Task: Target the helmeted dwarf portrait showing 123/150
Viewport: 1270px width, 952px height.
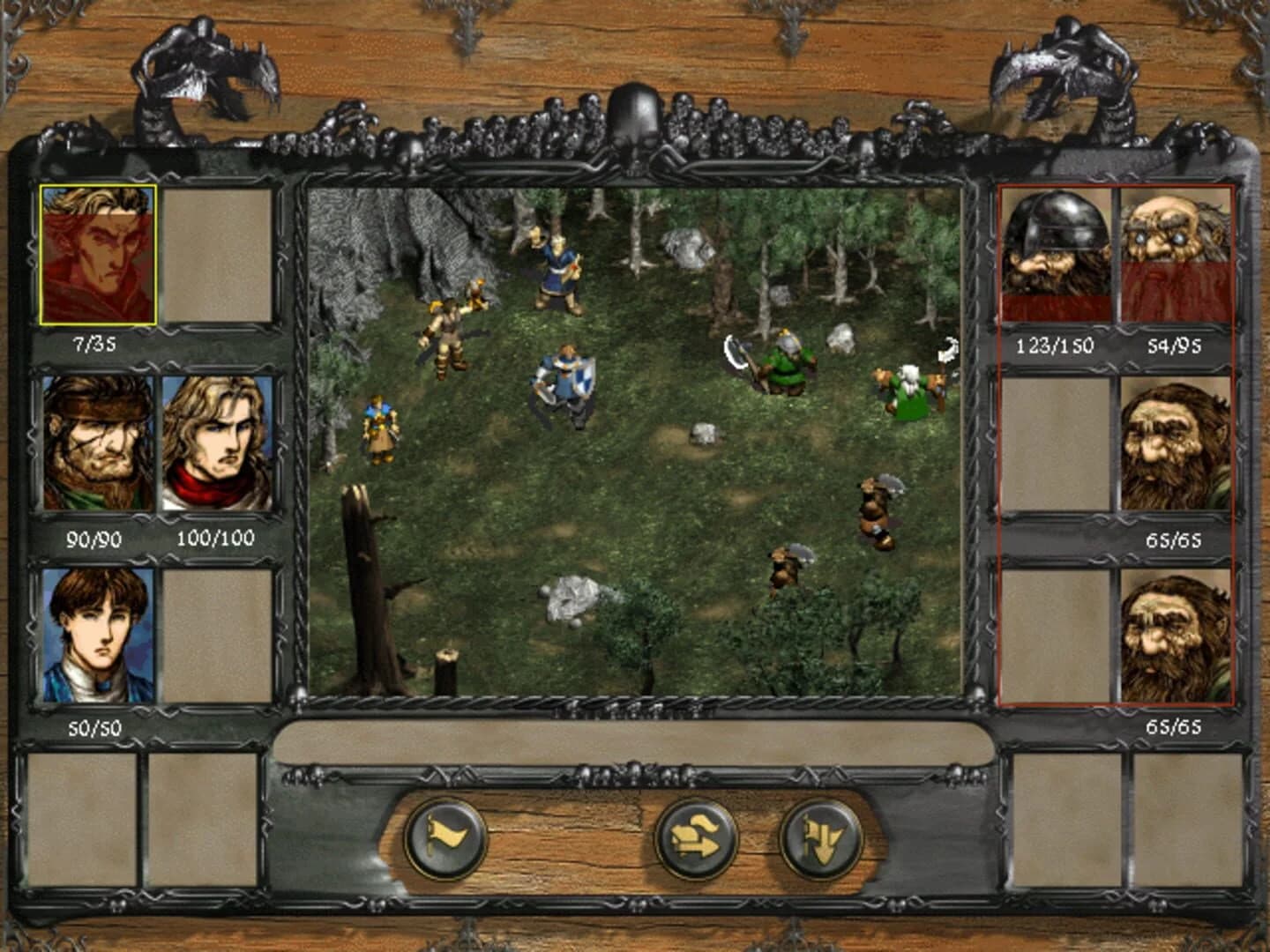Action: [x=1055, y=256]
